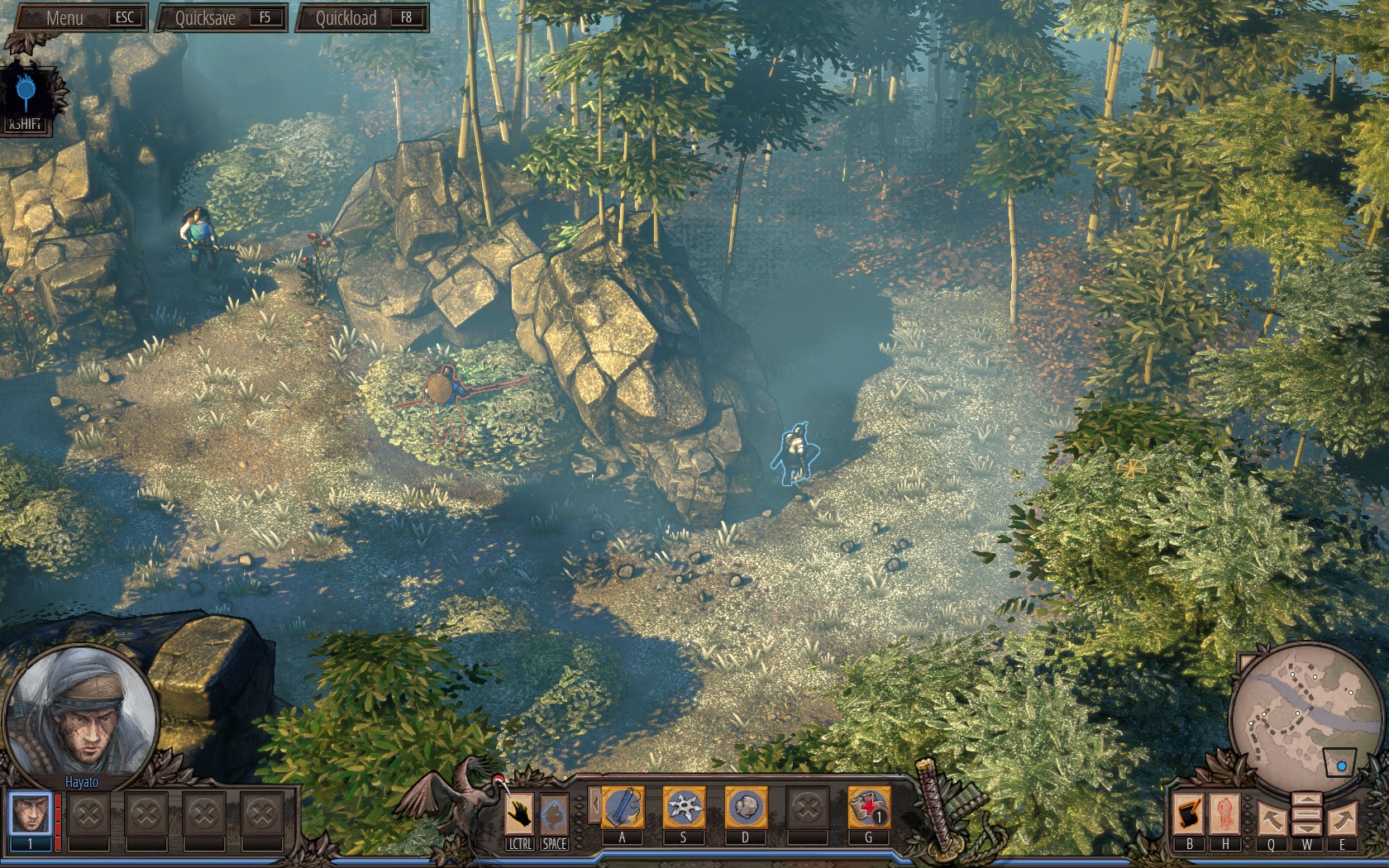The width and height of the screenshot is (1389, 868).
Task: Click the downward triangle camera button
Action: point(1306,828)
